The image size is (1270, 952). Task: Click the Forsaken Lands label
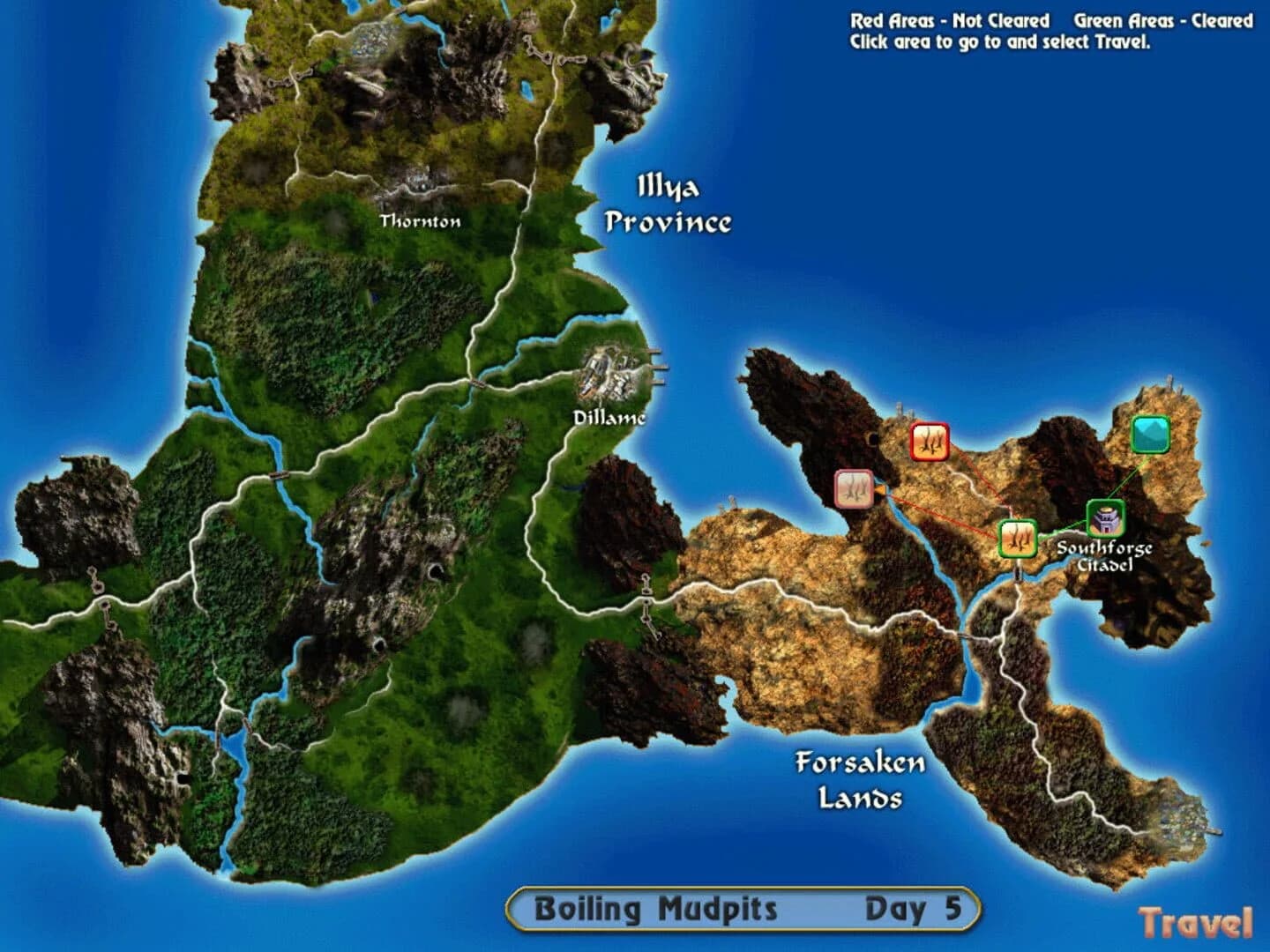860,780
